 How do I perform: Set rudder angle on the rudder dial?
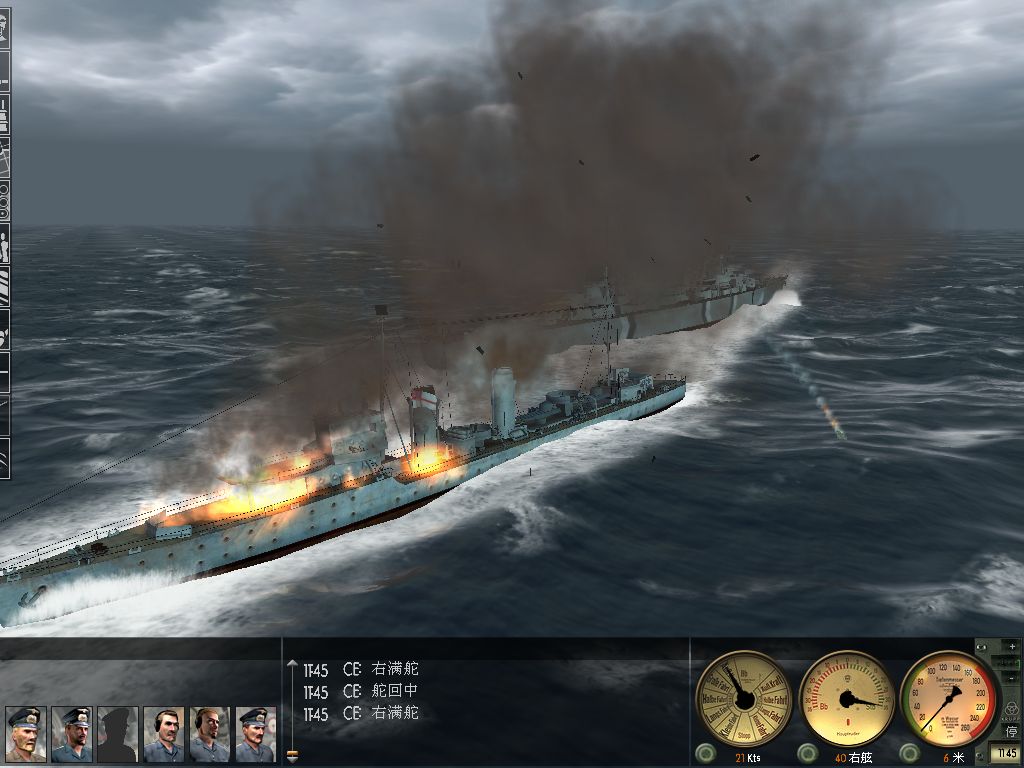coord(847,698)
